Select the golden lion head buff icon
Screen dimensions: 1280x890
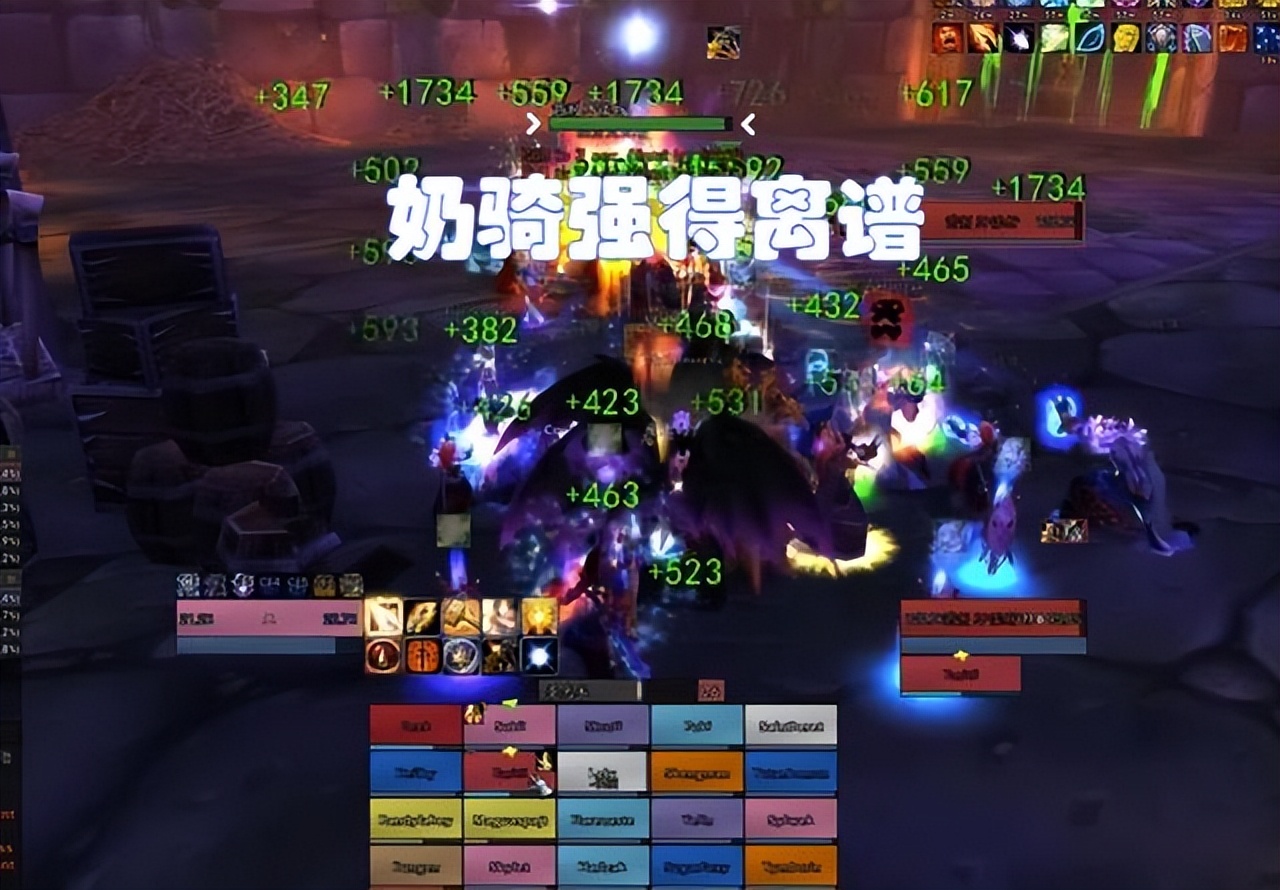click(1124, 37)
